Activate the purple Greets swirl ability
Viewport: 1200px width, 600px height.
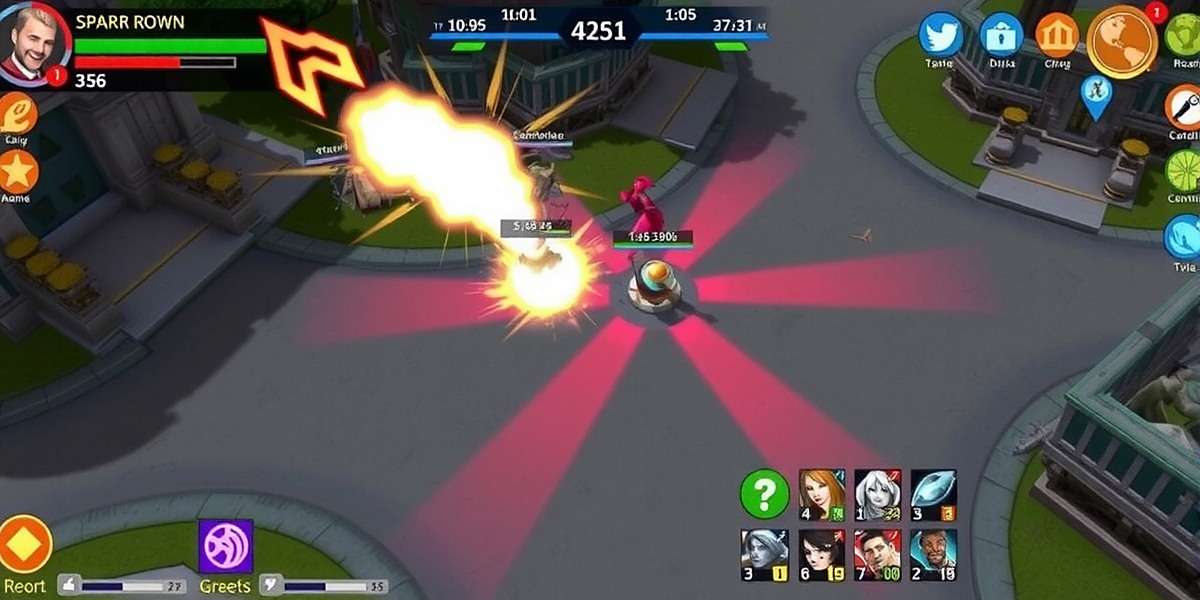pyautogui.click(x=225, y=546)
